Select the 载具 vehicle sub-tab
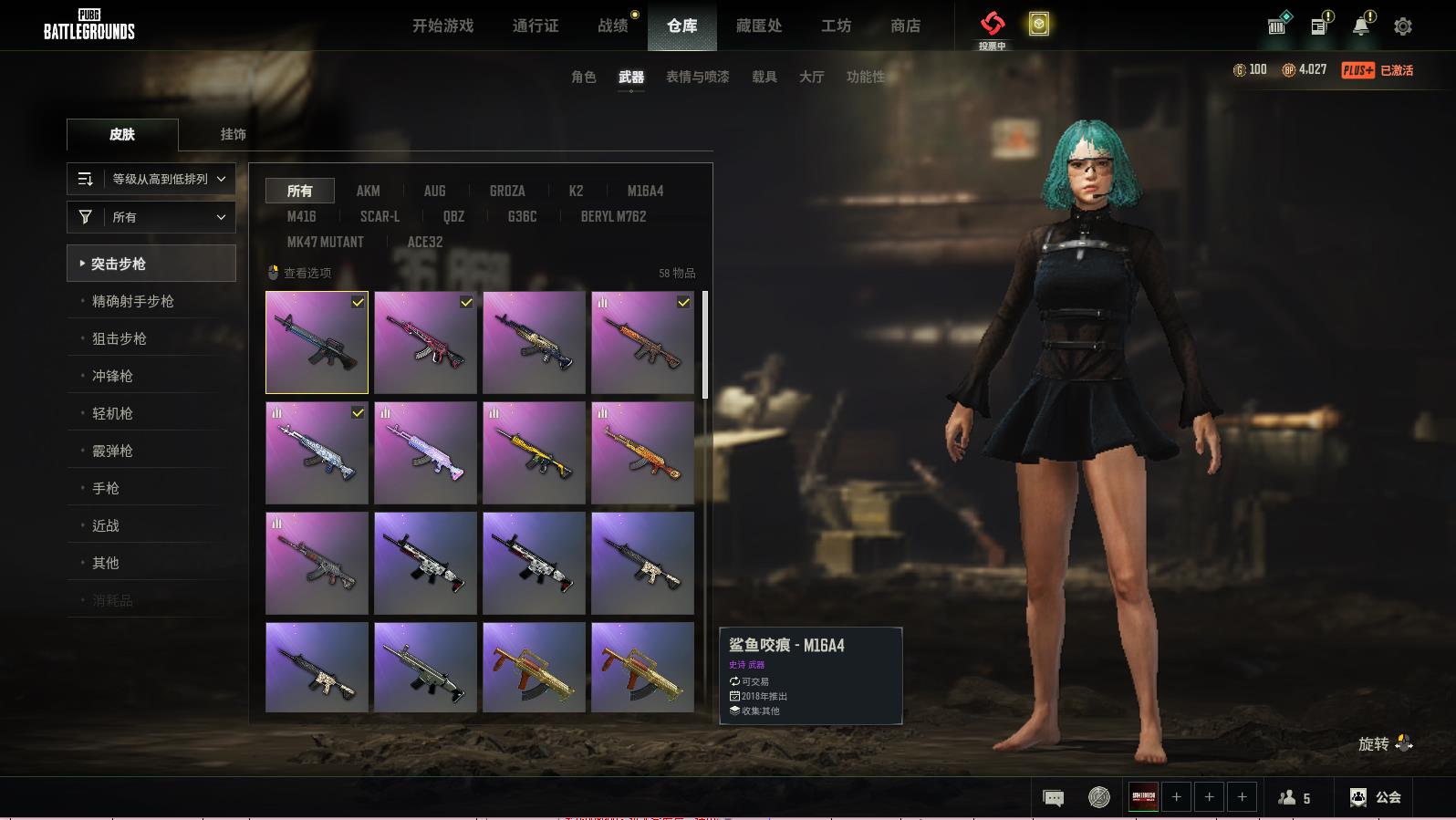Image resolution: width=1456 pixels, height=820 pixels. click(764, 77)
